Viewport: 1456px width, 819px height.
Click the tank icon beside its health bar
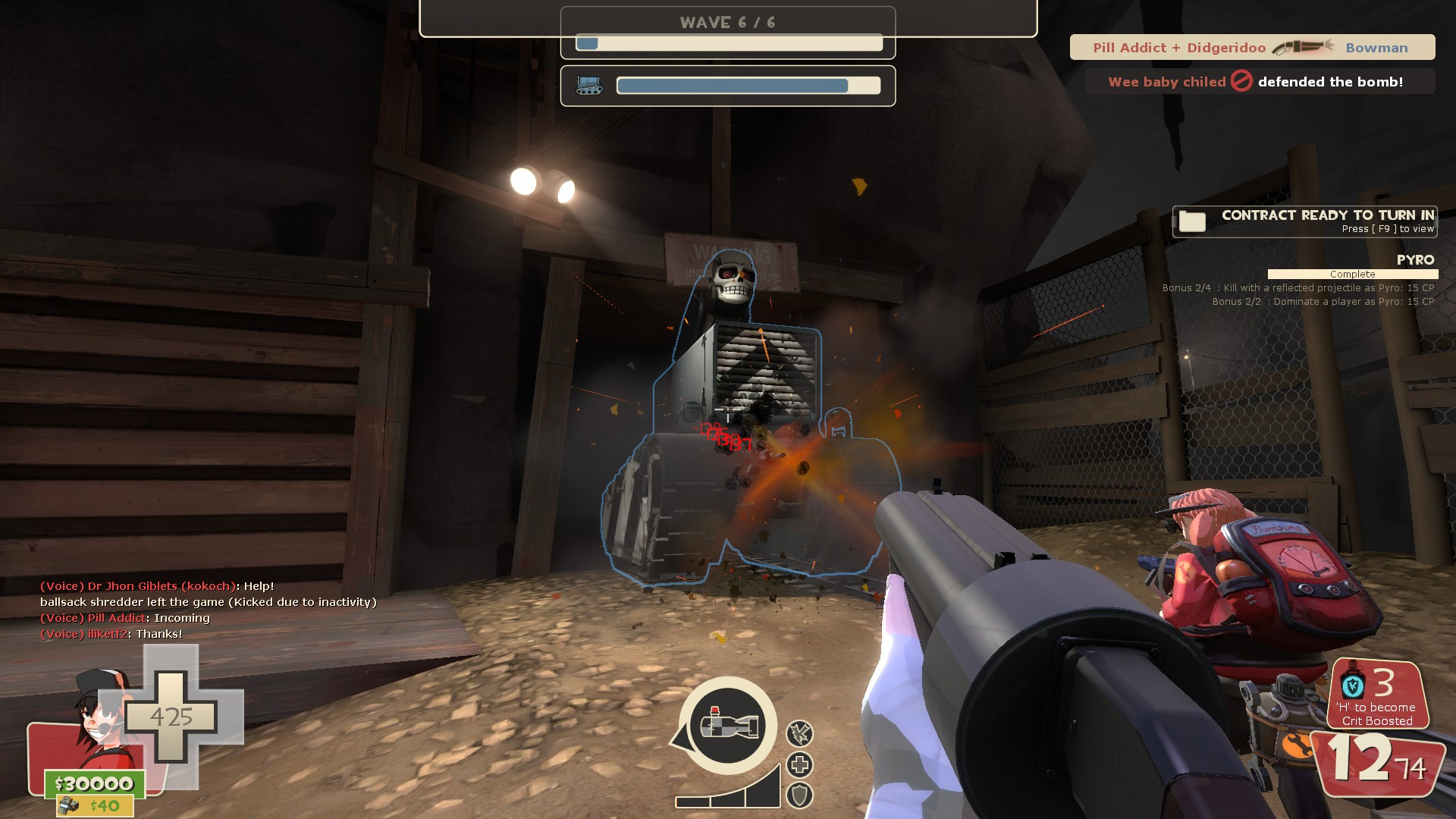pyautogui.click(x=591, y=86)
